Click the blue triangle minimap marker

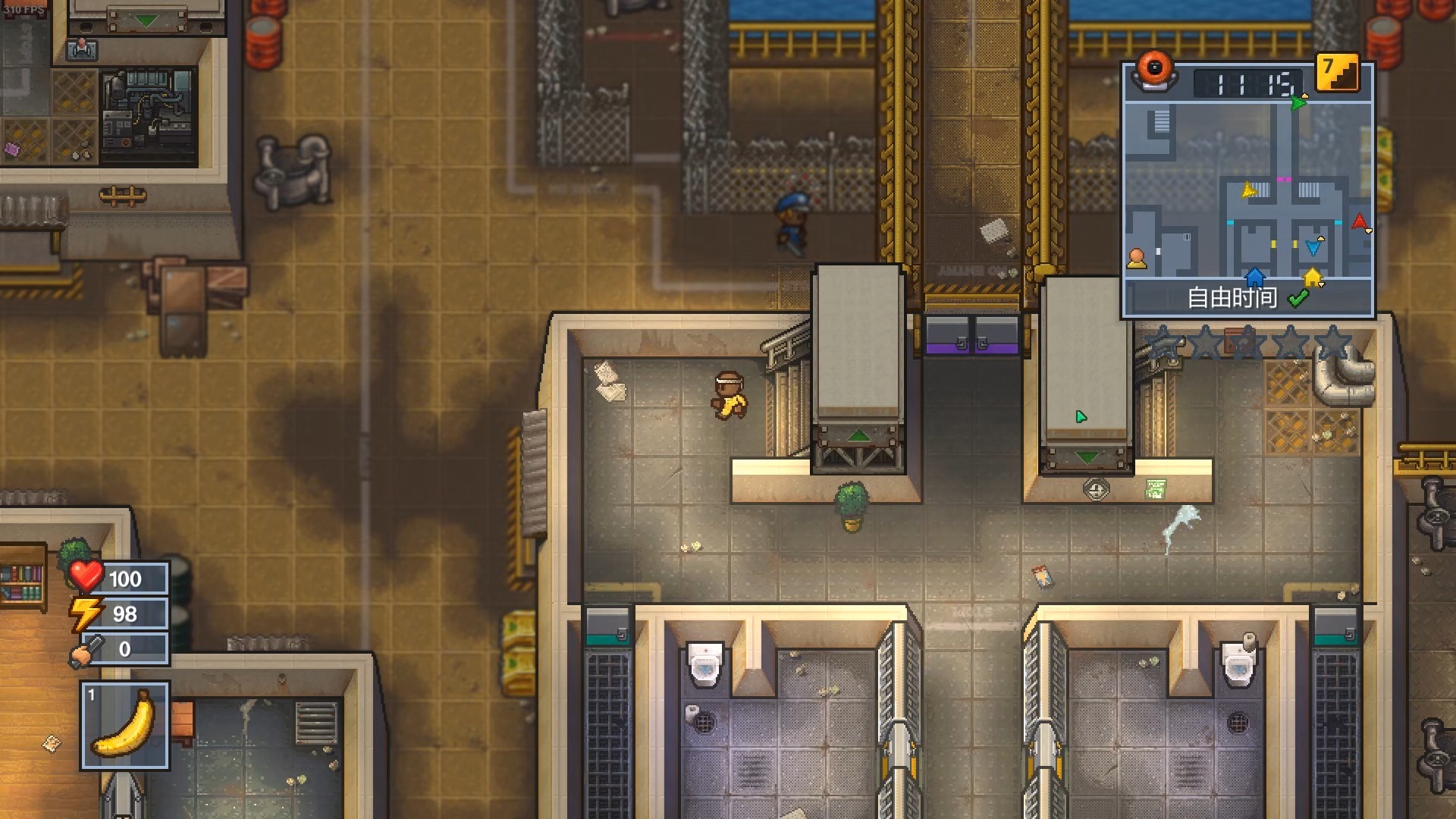[1313, 248]
